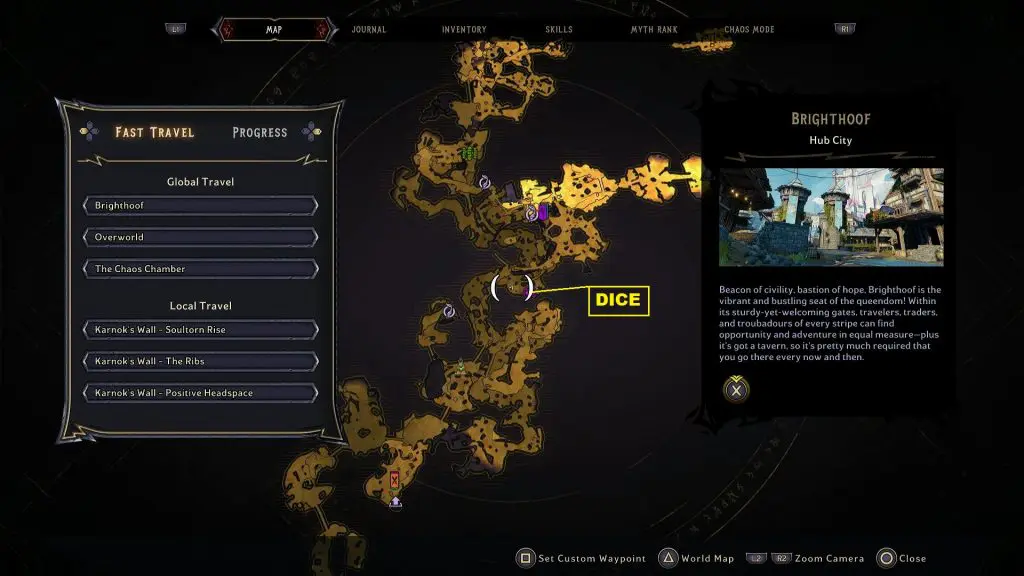1024x576 pixels.
Task: Click the green marker on the map
Action: pyautogui.click(x=469, y=153)
